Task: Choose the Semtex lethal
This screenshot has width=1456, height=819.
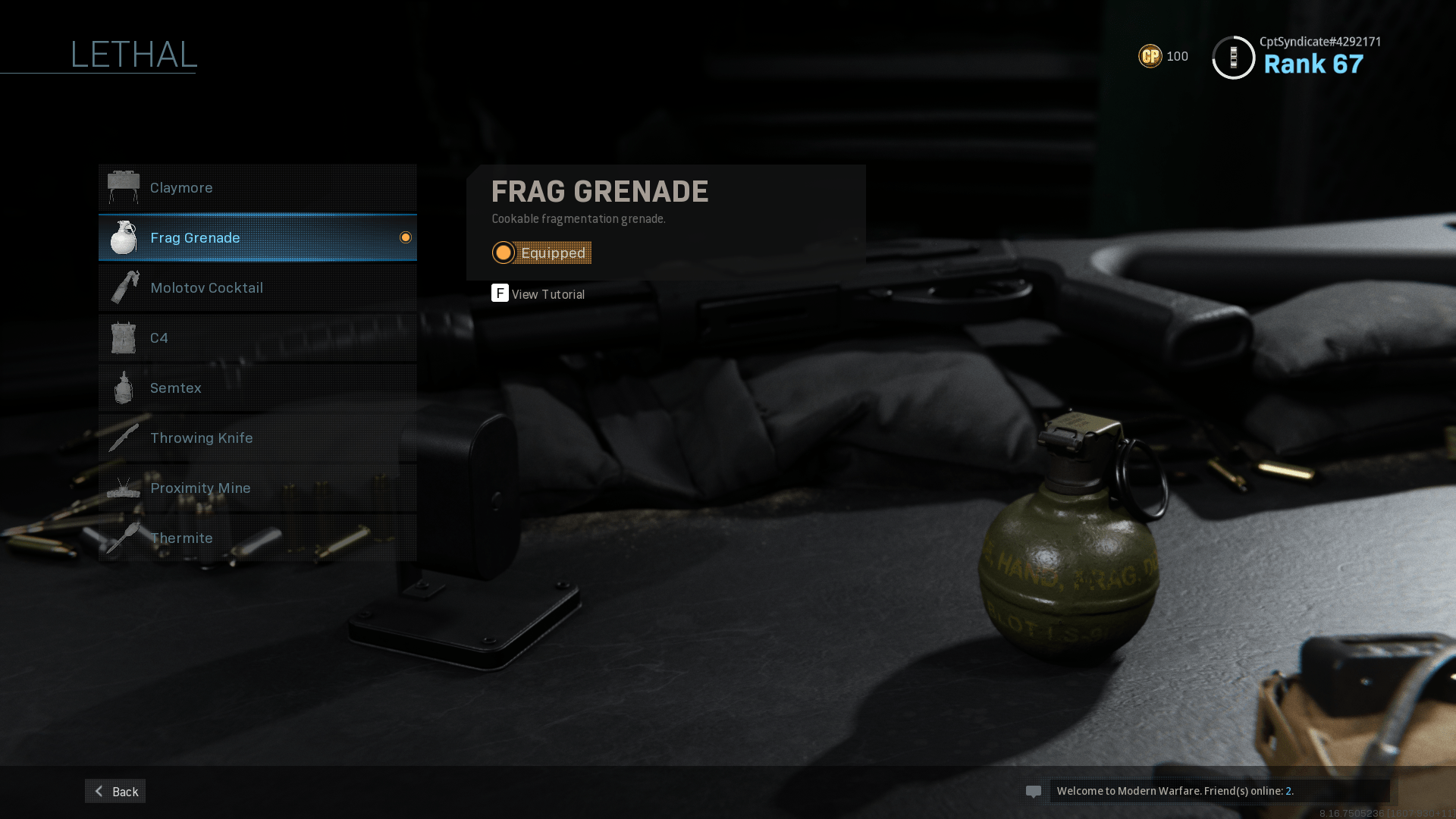Action: pyautogui.click(x=257, y=388)
